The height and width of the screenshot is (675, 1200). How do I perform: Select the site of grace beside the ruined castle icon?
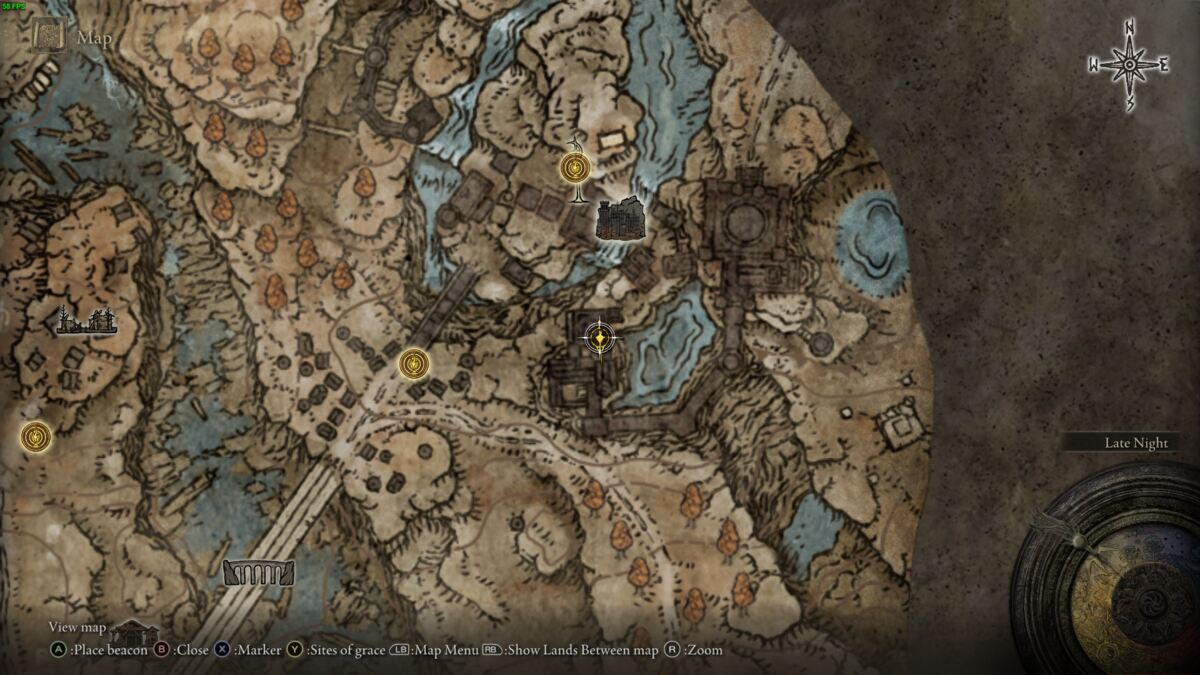pyautogui.click(x=575, y=167)
